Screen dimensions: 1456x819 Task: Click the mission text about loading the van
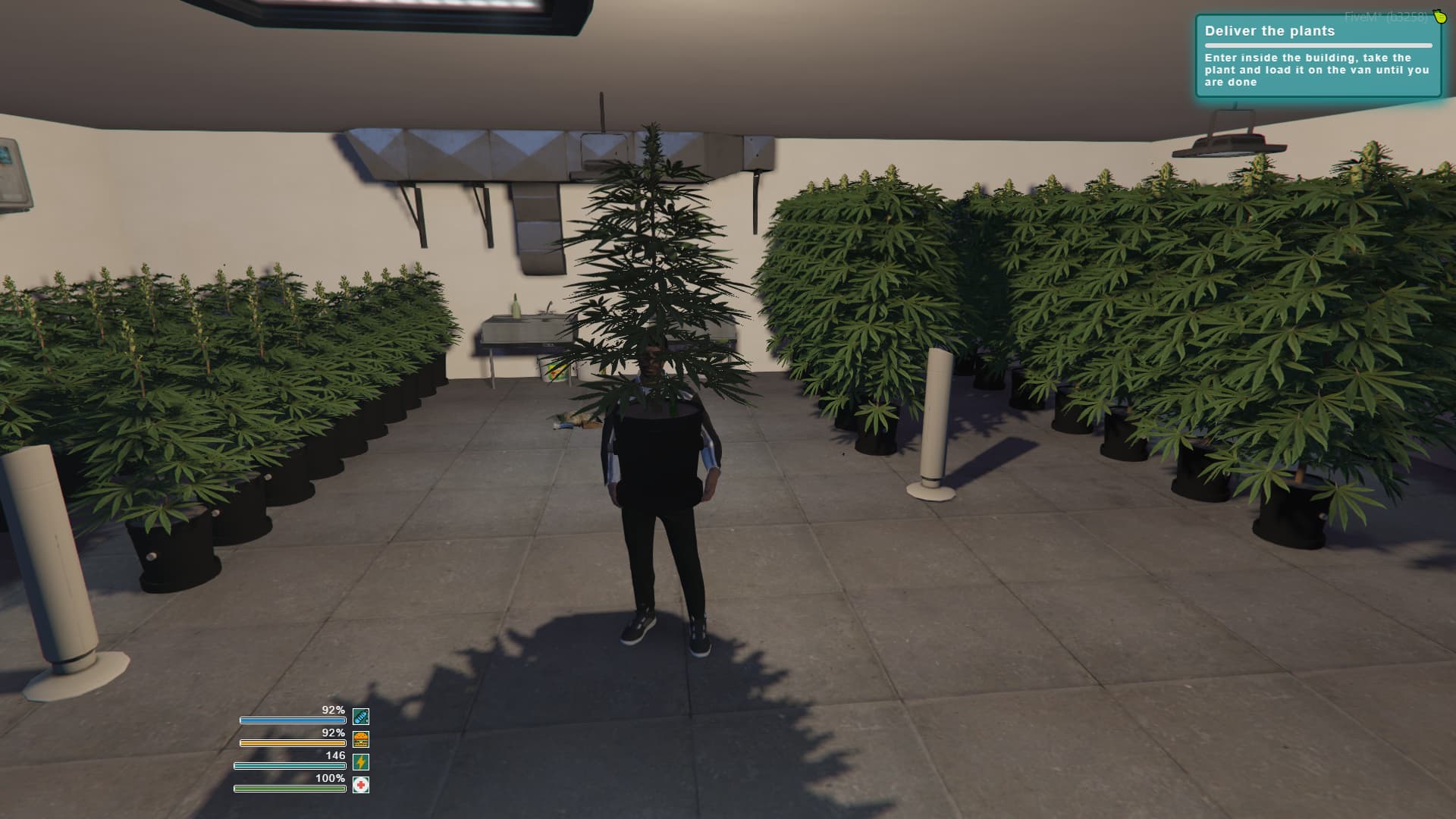tap(1316, 68)
